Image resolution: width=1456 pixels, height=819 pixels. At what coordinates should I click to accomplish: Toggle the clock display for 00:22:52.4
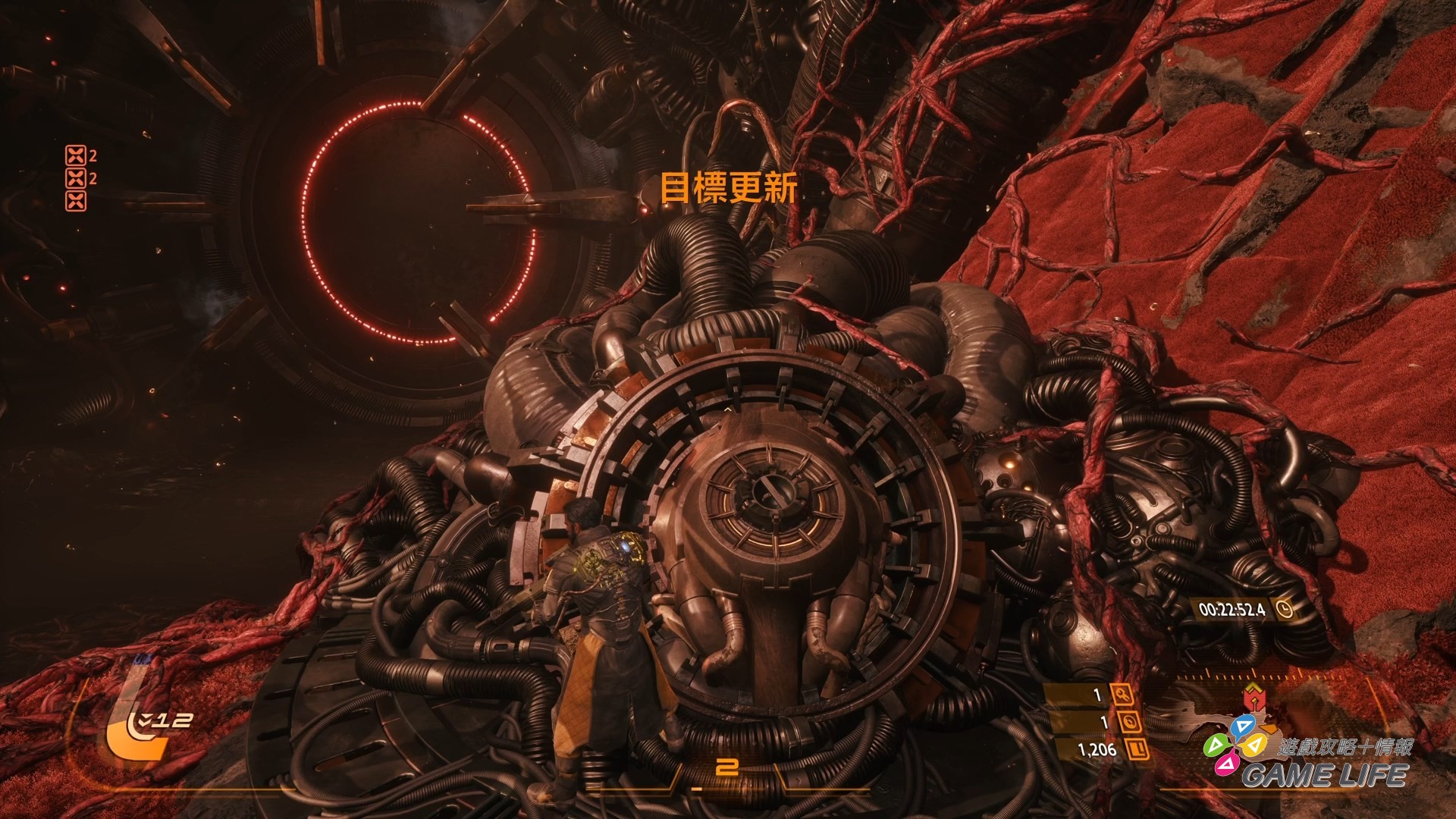coord(1232,609)
